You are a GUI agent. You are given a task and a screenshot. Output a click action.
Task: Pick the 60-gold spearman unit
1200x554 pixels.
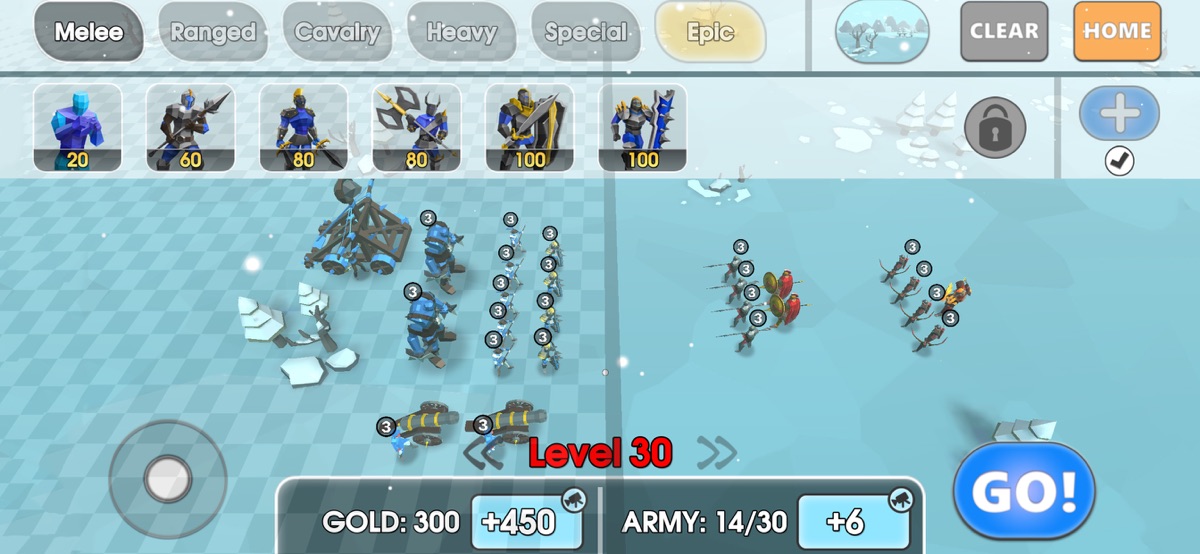pyautogui.click(x=191, y=127)
